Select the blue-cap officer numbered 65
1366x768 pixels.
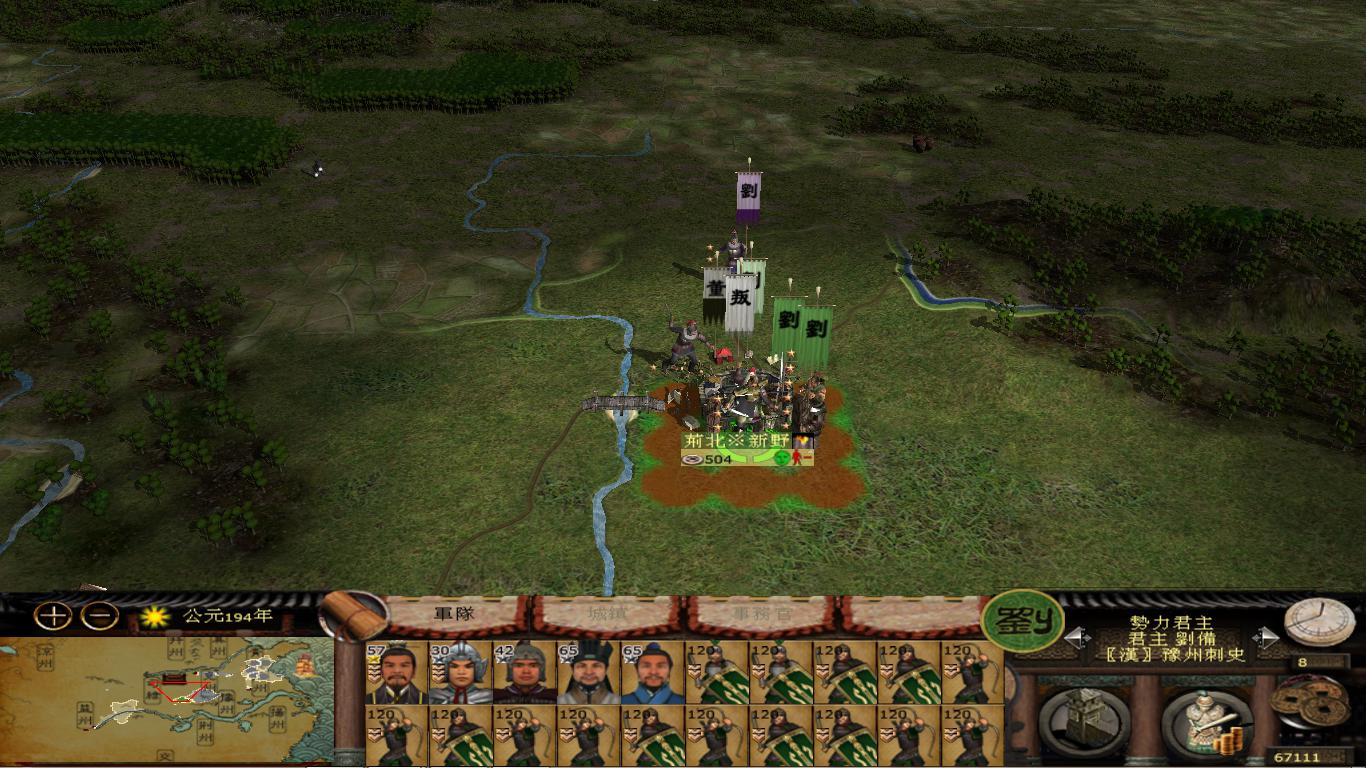click(x=652, y=672)
